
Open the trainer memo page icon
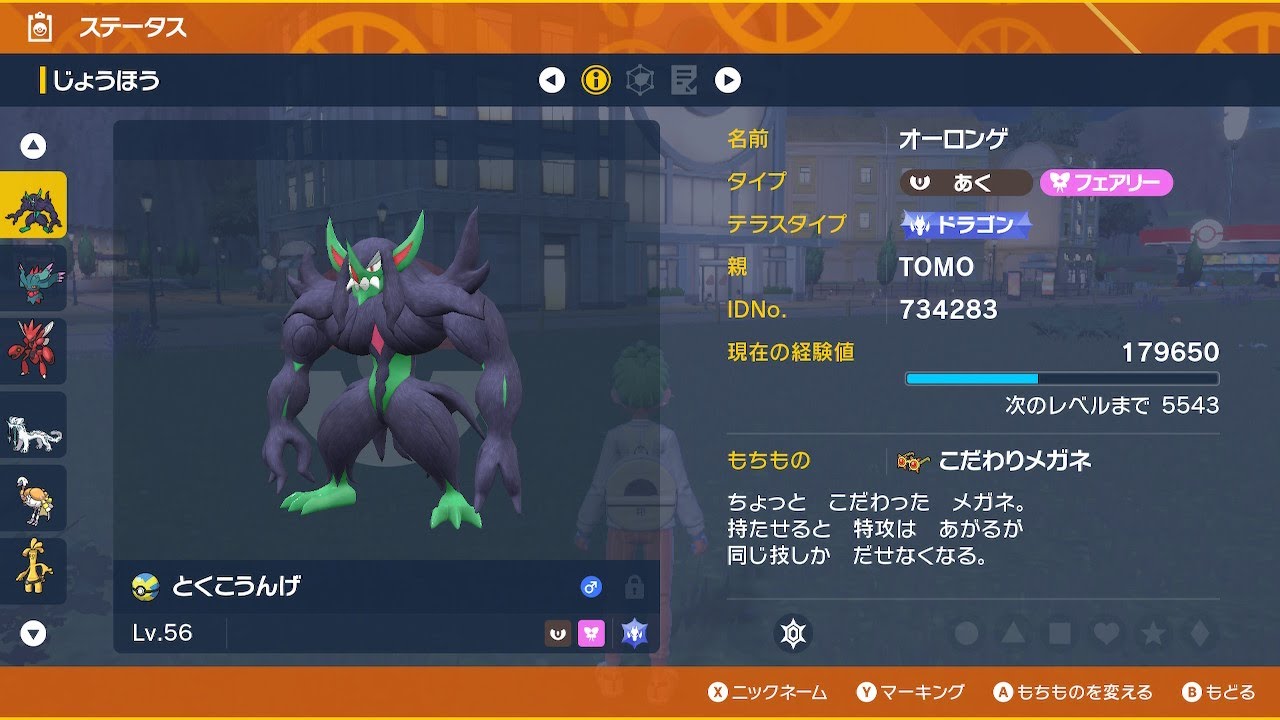(685, 79)
